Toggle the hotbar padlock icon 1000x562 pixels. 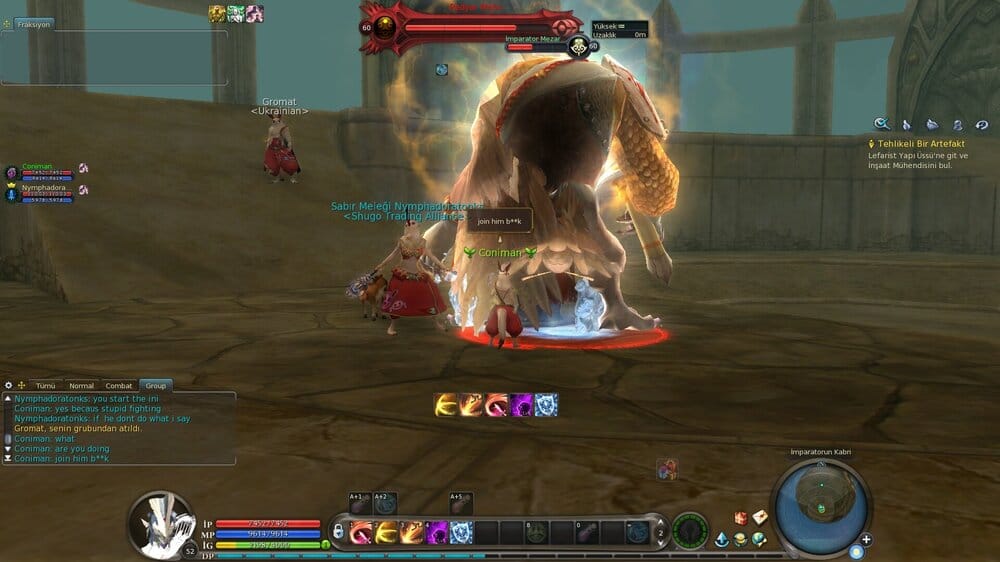pyautogui.click(x=339, y=532)
